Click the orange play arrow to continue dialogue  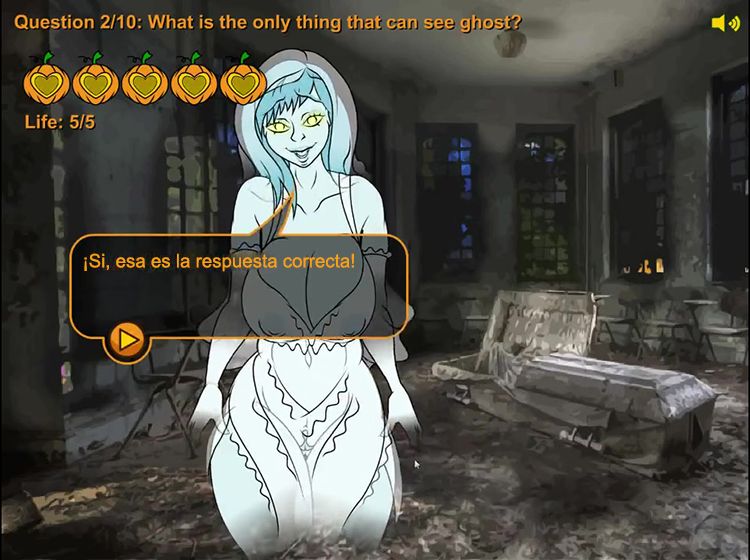click(x=127, y=340)
